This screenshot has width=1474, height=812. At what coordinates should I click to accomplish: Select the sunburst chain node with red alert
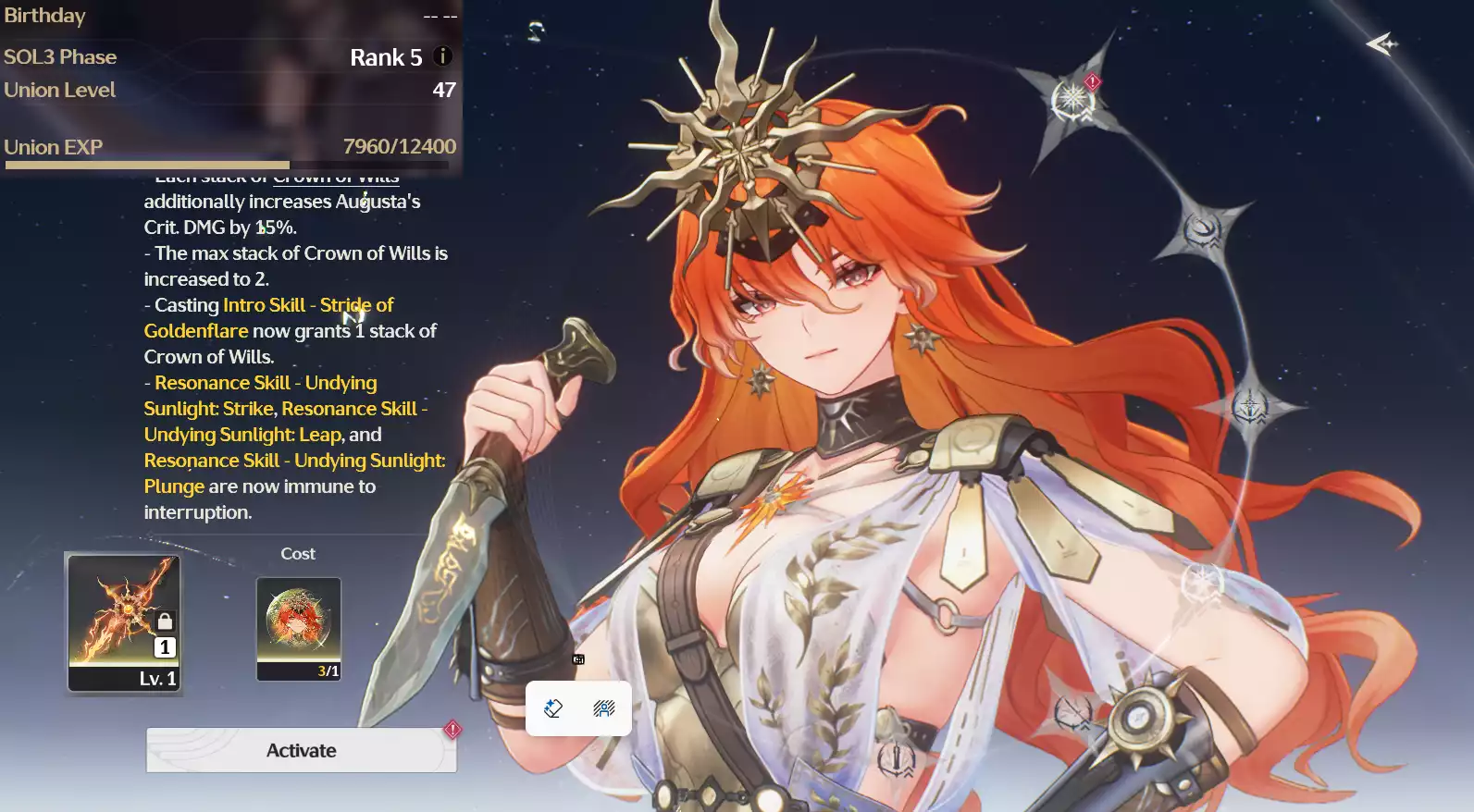point(1073,97)
